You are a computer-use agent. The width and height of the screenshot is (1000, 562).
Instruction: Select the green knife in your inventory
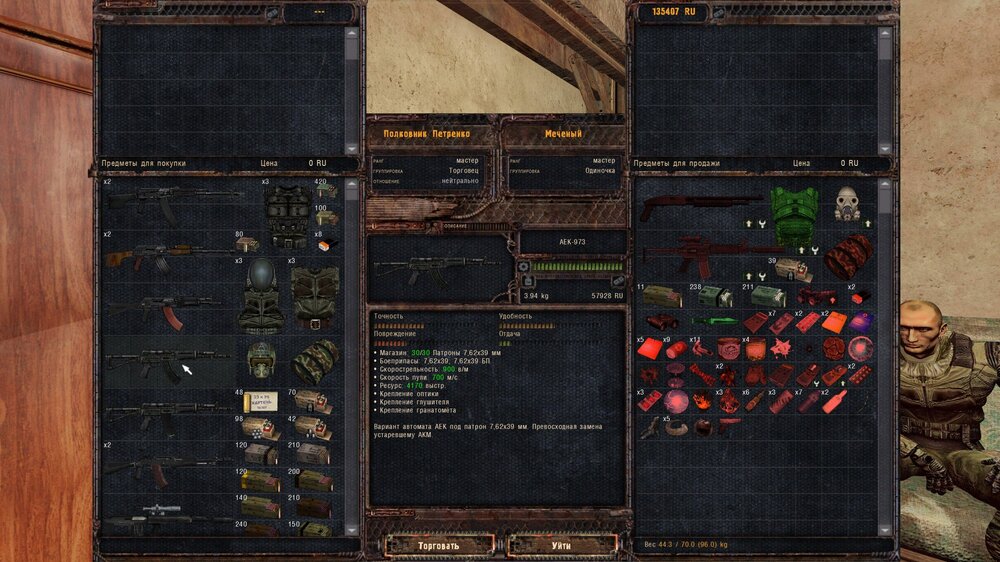[x=715, y=322]
